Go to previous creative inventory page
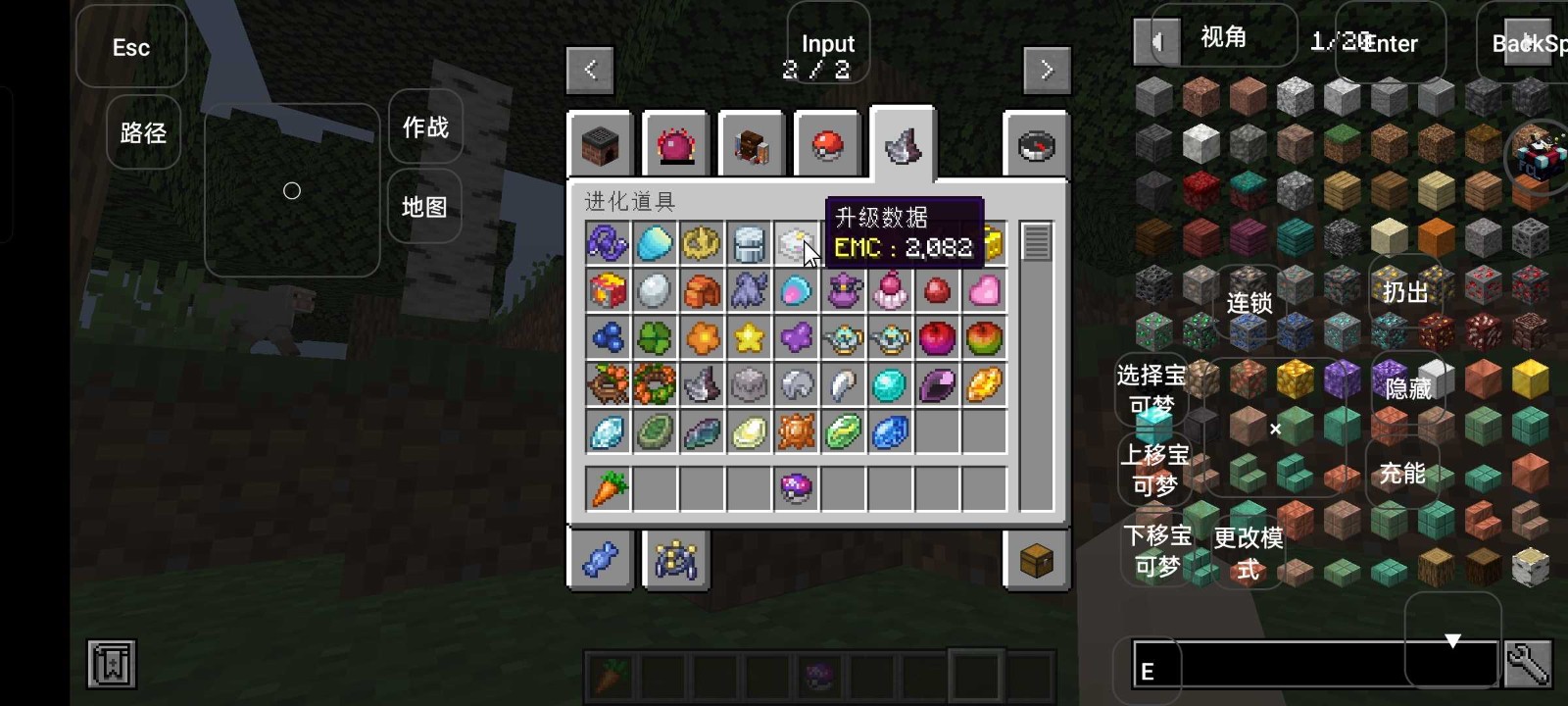Image resolution: width=1568 pixels, height=706 pixels. [590, 70]
